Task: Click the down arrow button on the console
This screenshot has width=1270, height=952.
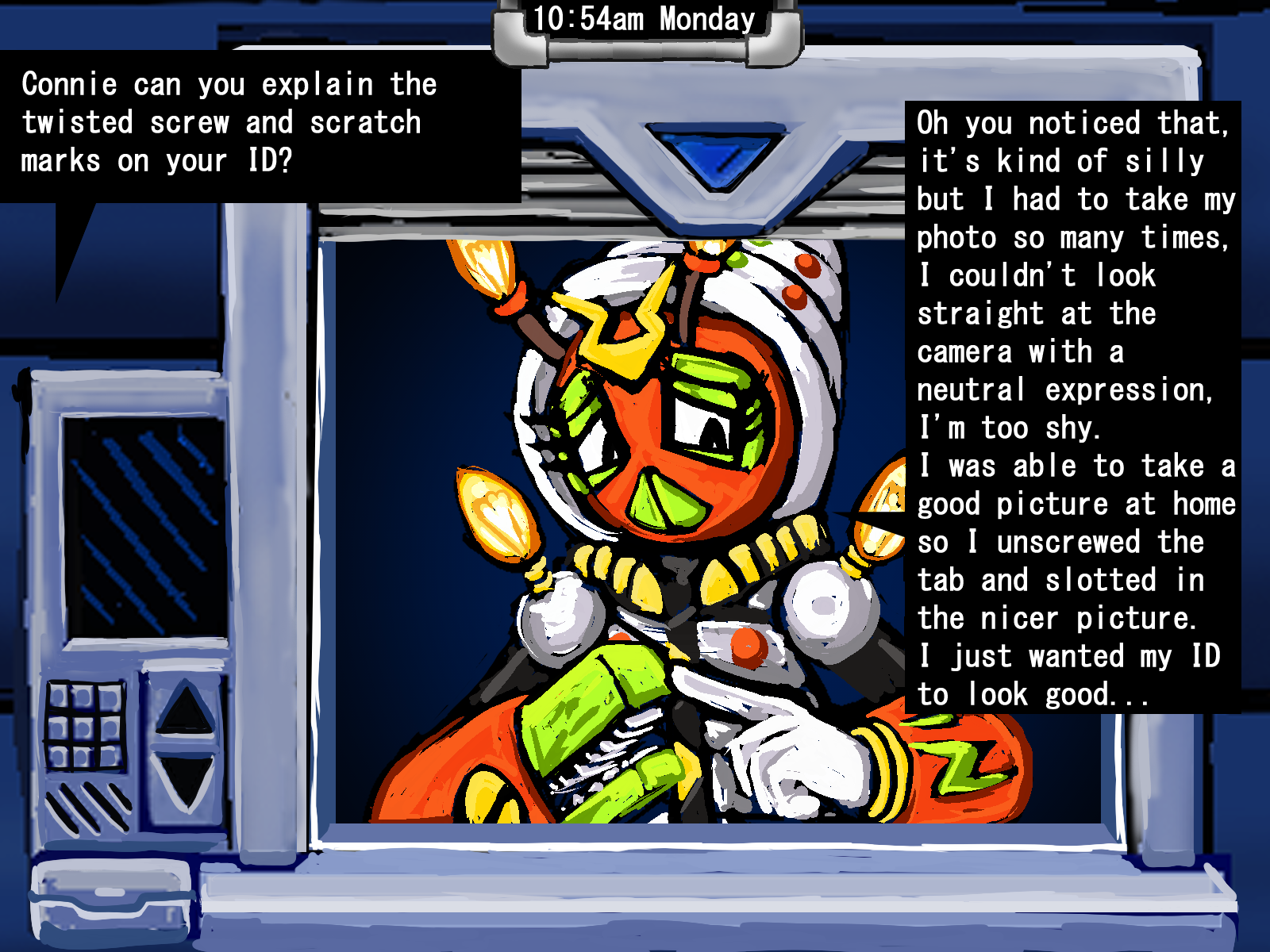Action: pos(186,781)
